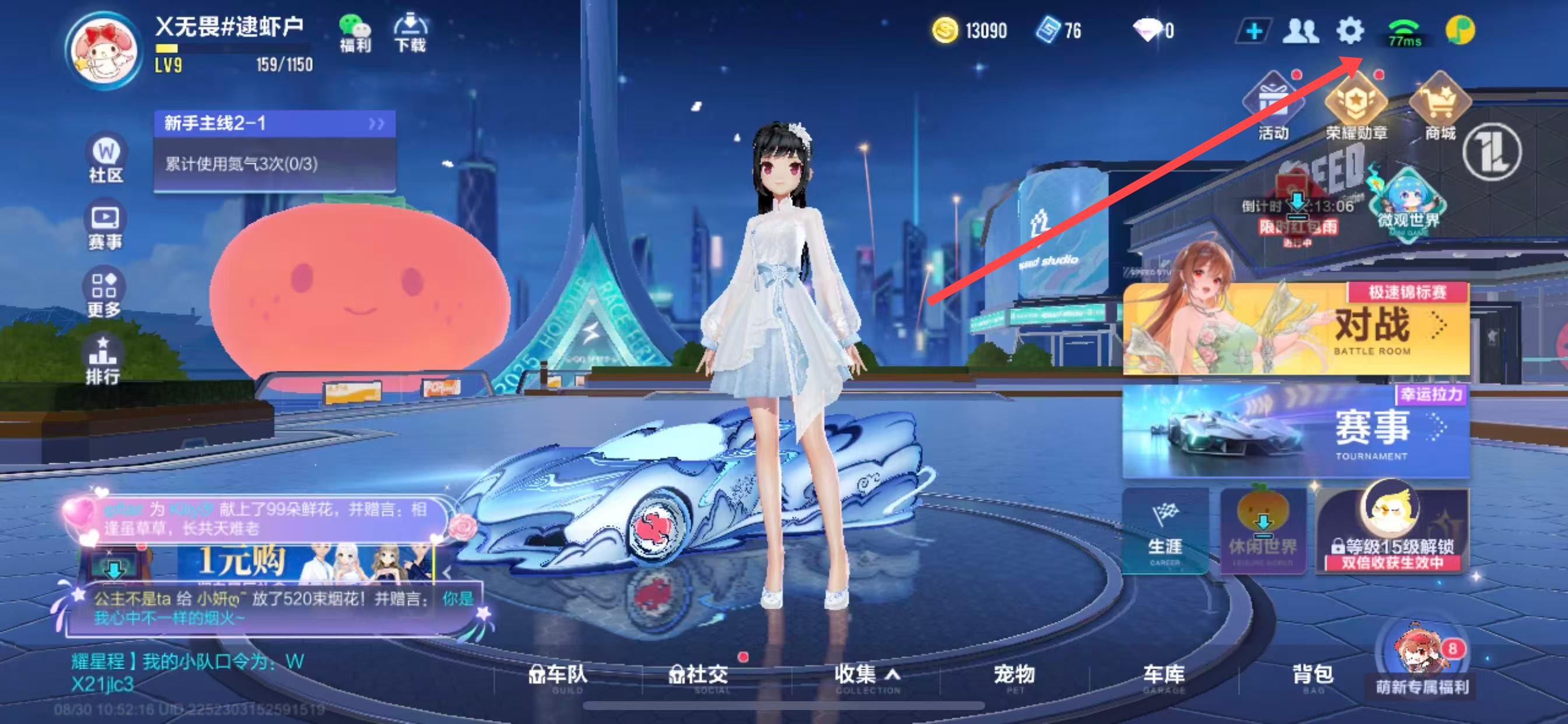Open the 社区 community icon
1568x724 pixels.
[106, 158]
